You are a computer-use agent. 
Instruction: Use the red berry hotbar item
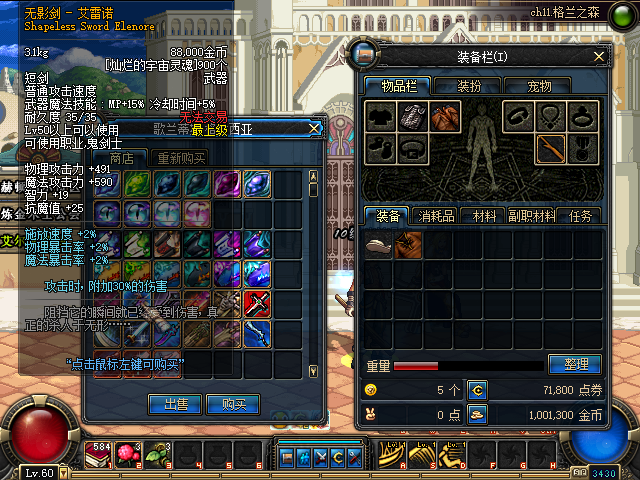pos(127,455)
